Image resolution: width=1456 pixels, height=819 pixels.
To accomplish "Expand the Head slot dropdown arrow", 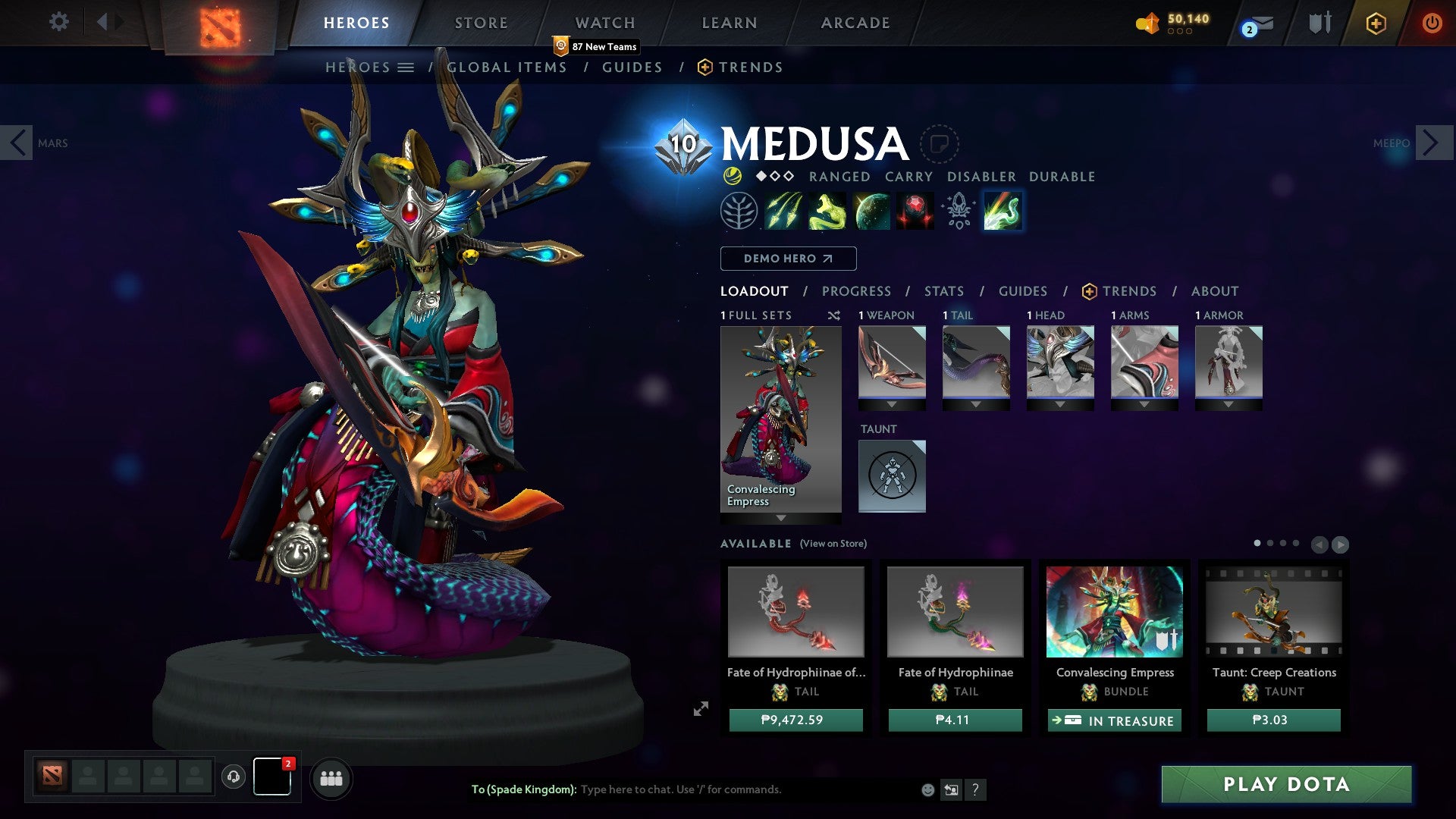I will [1060, 404].
